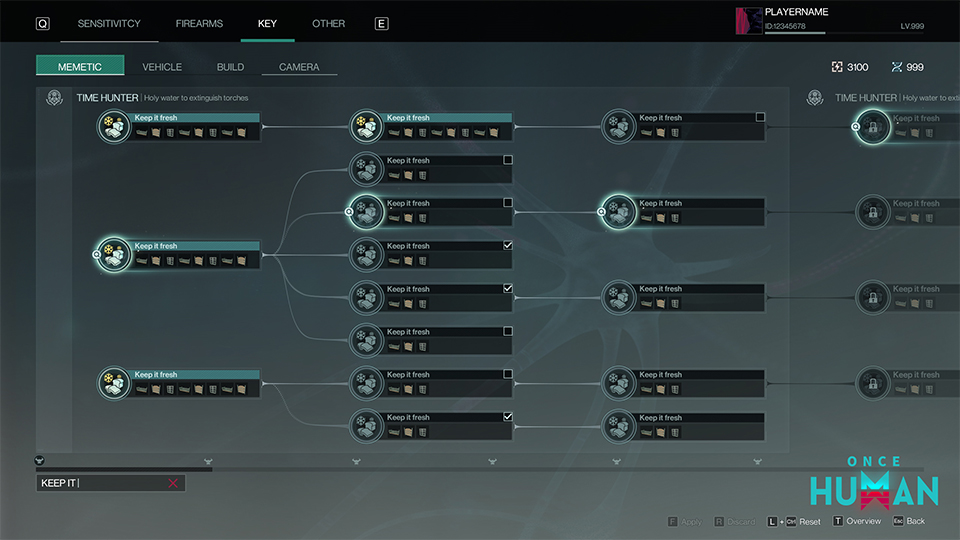This screenshot has height=540, width=960.
Task: Click the KEEP IT search field
Action: 100,483
